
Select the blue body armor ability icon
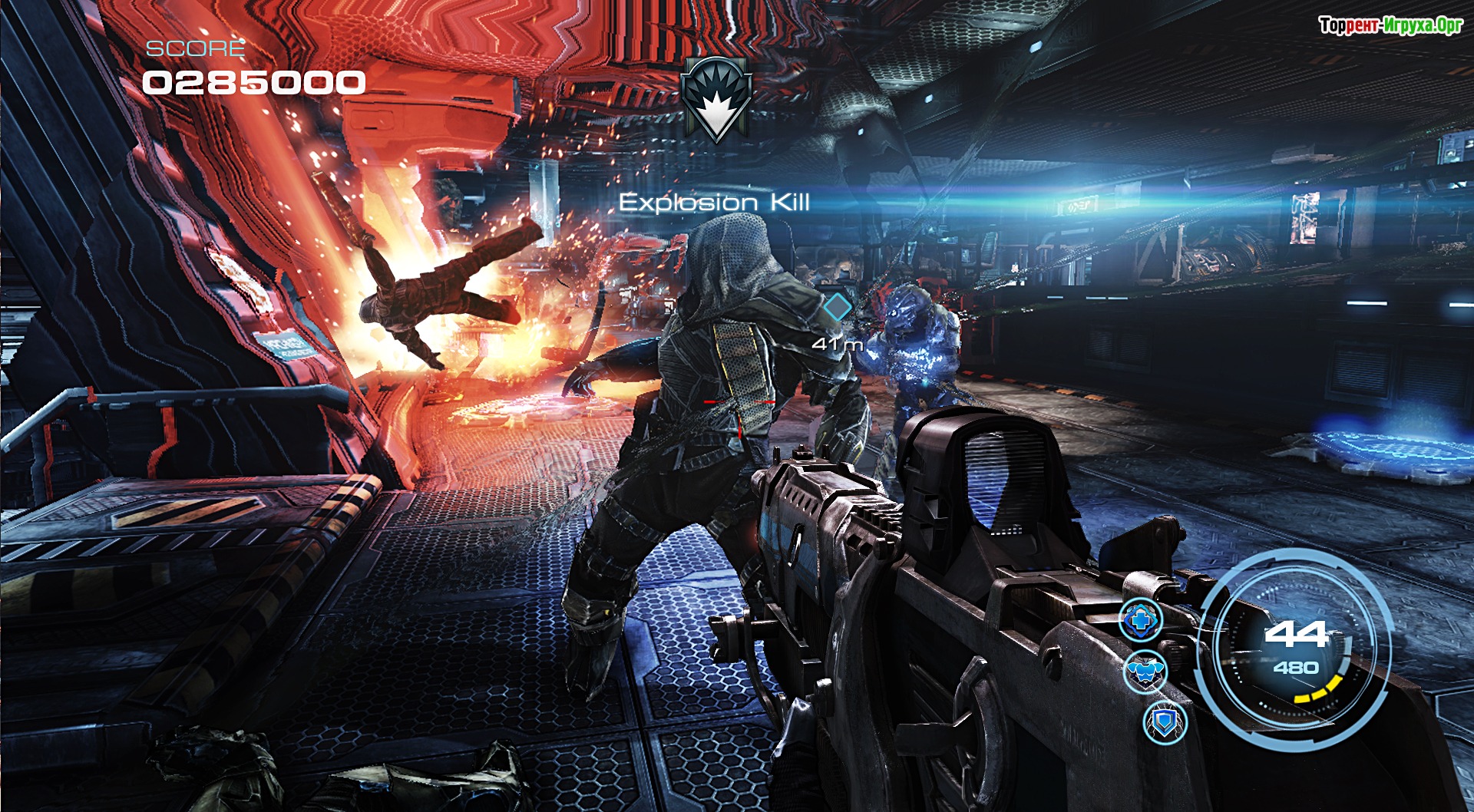[1145, 672]
